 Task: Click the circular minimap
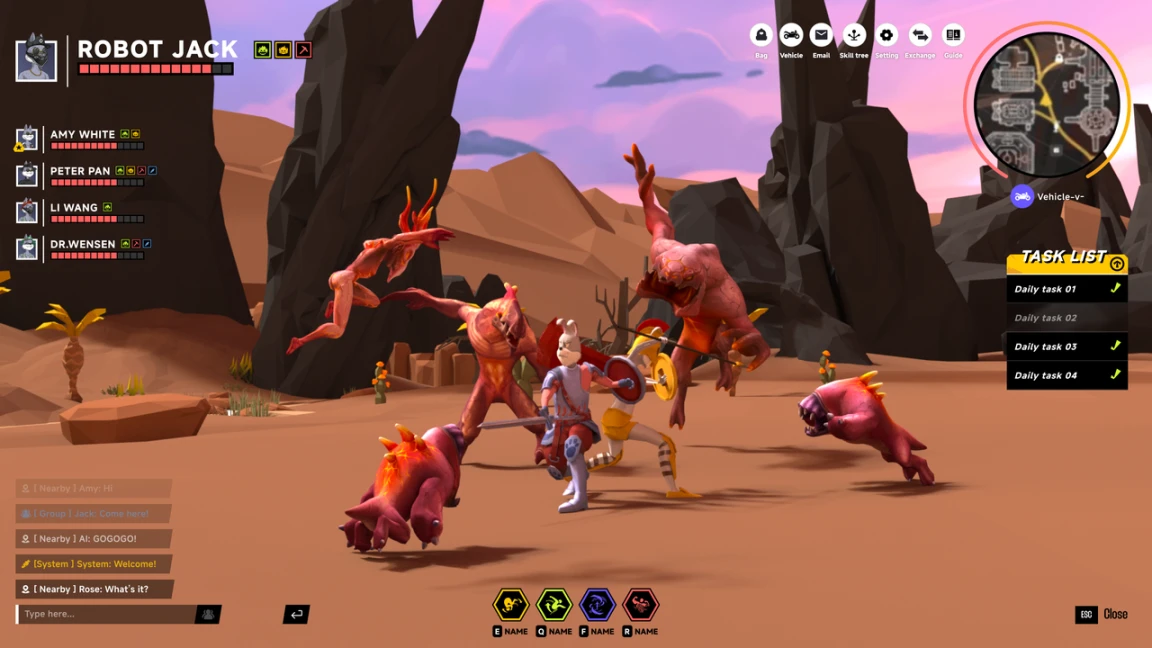click(1047, 105)
